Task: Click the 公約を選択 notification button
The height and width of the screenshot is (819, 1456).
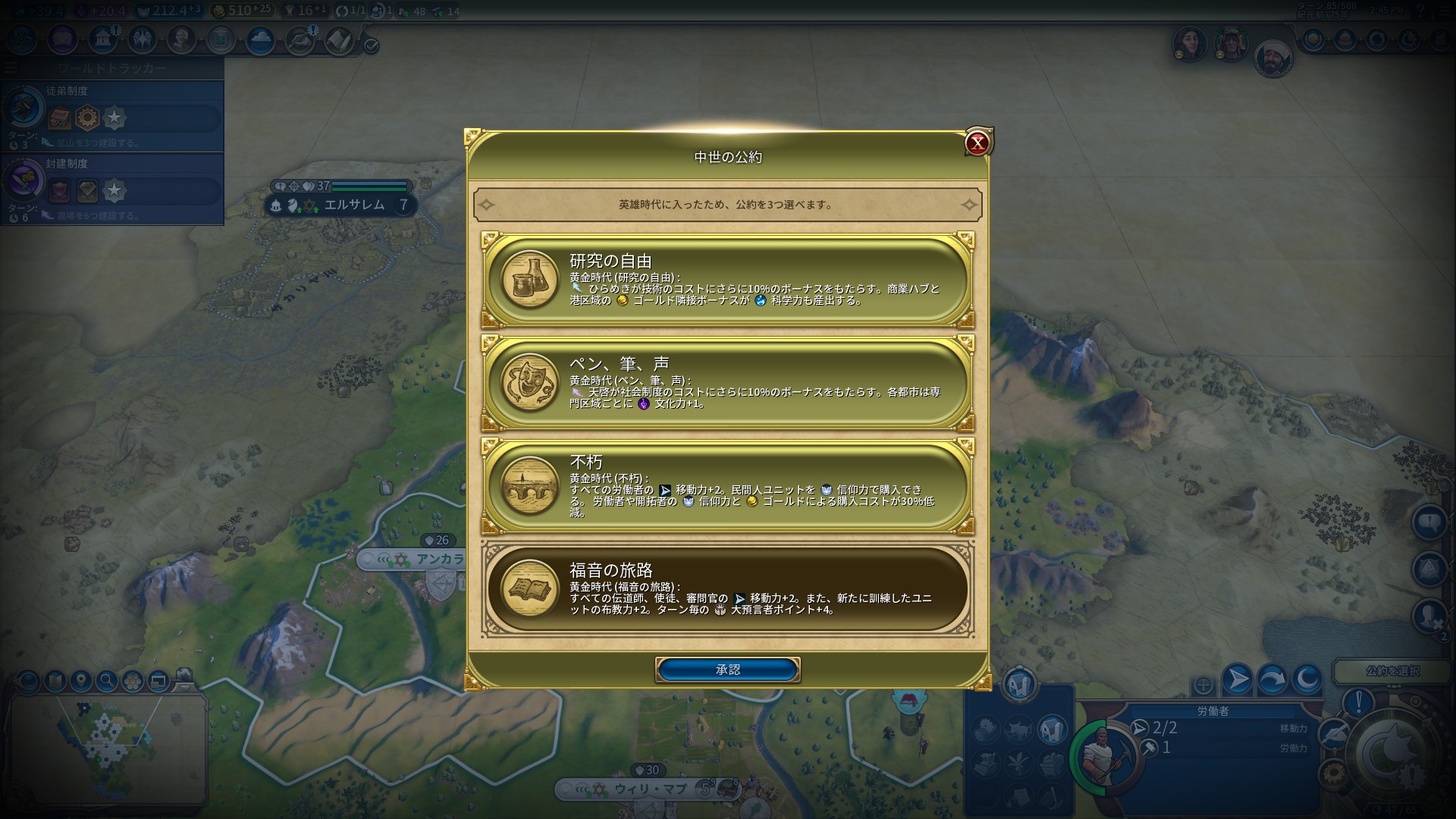Action: click(1392, 671)
